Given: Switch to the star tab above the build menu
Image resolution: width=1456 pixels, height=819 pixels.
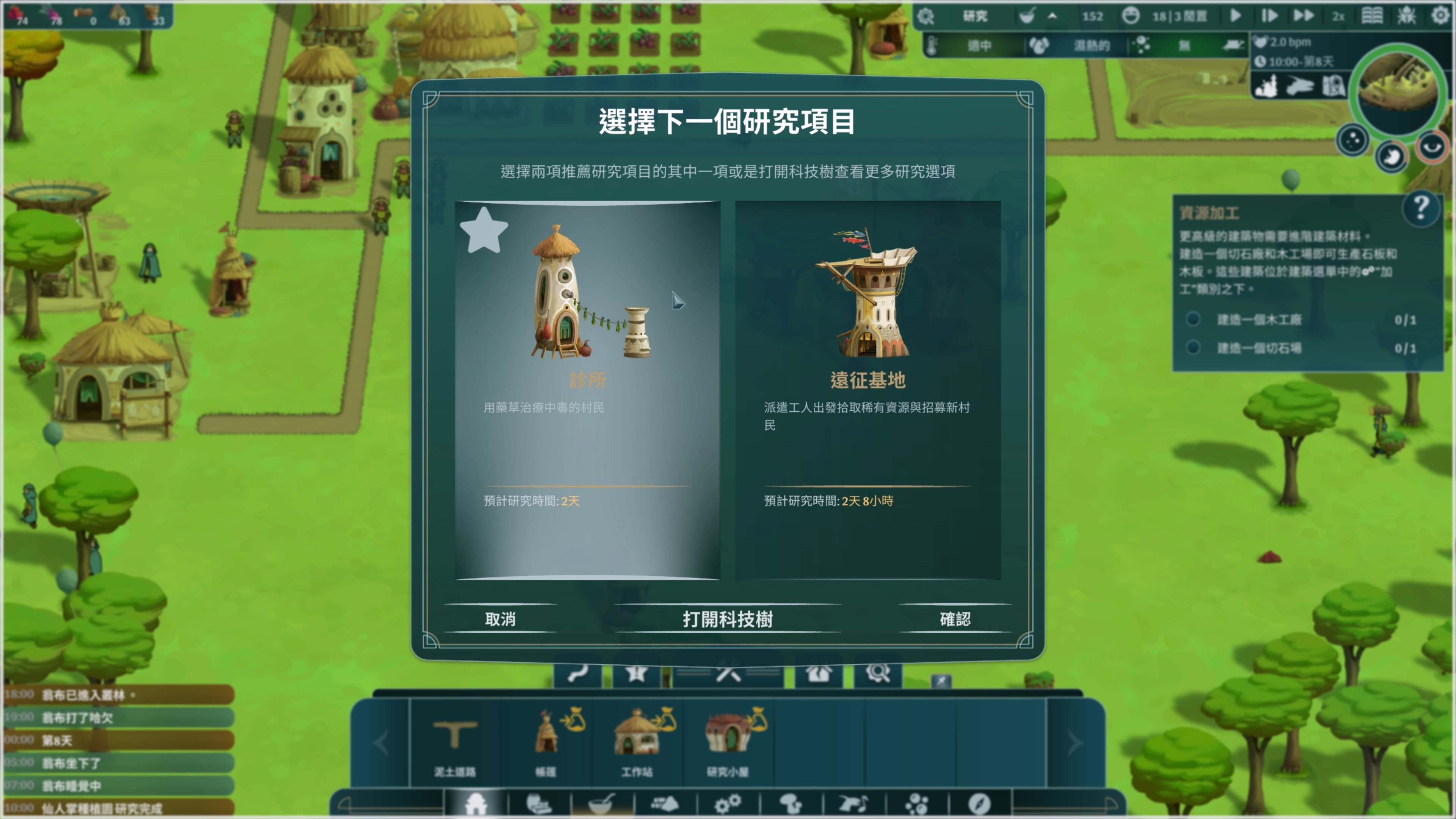Looking at the screenshot, I should pos(637,674).
